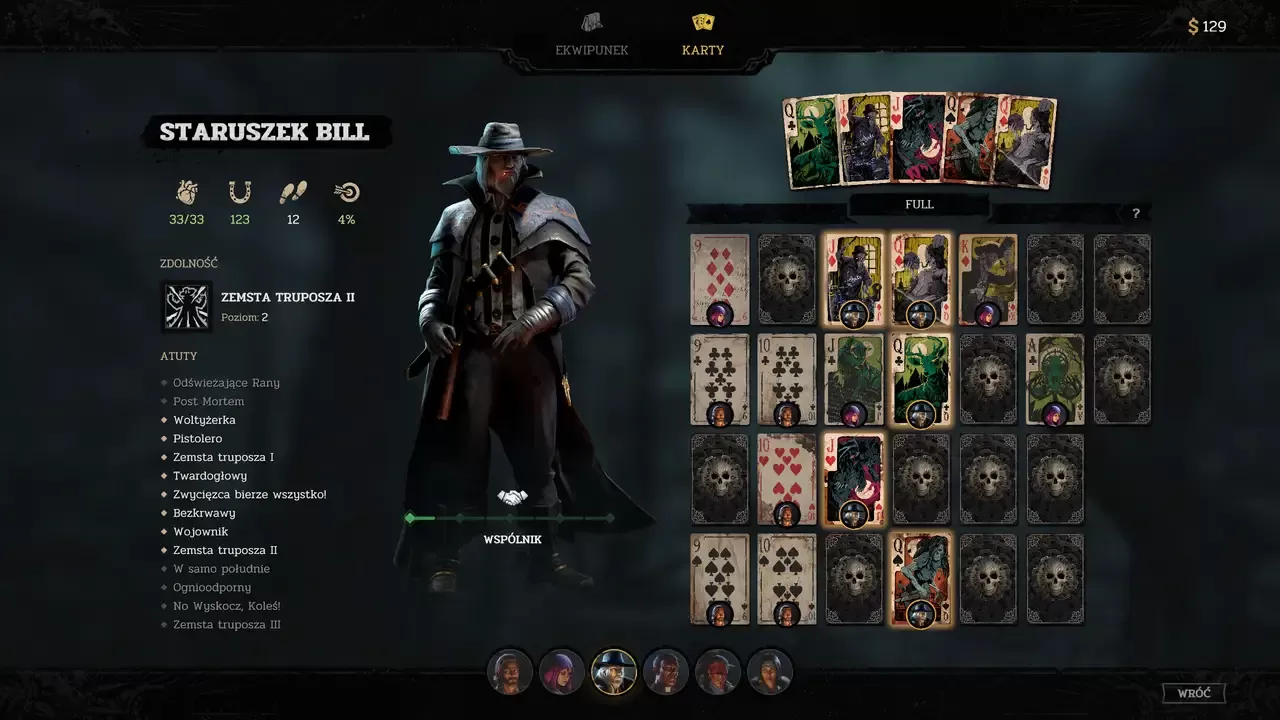This screenshot has width=1280, height=720.
Task: Open the question mark help button
Action: pos(1135,213)
